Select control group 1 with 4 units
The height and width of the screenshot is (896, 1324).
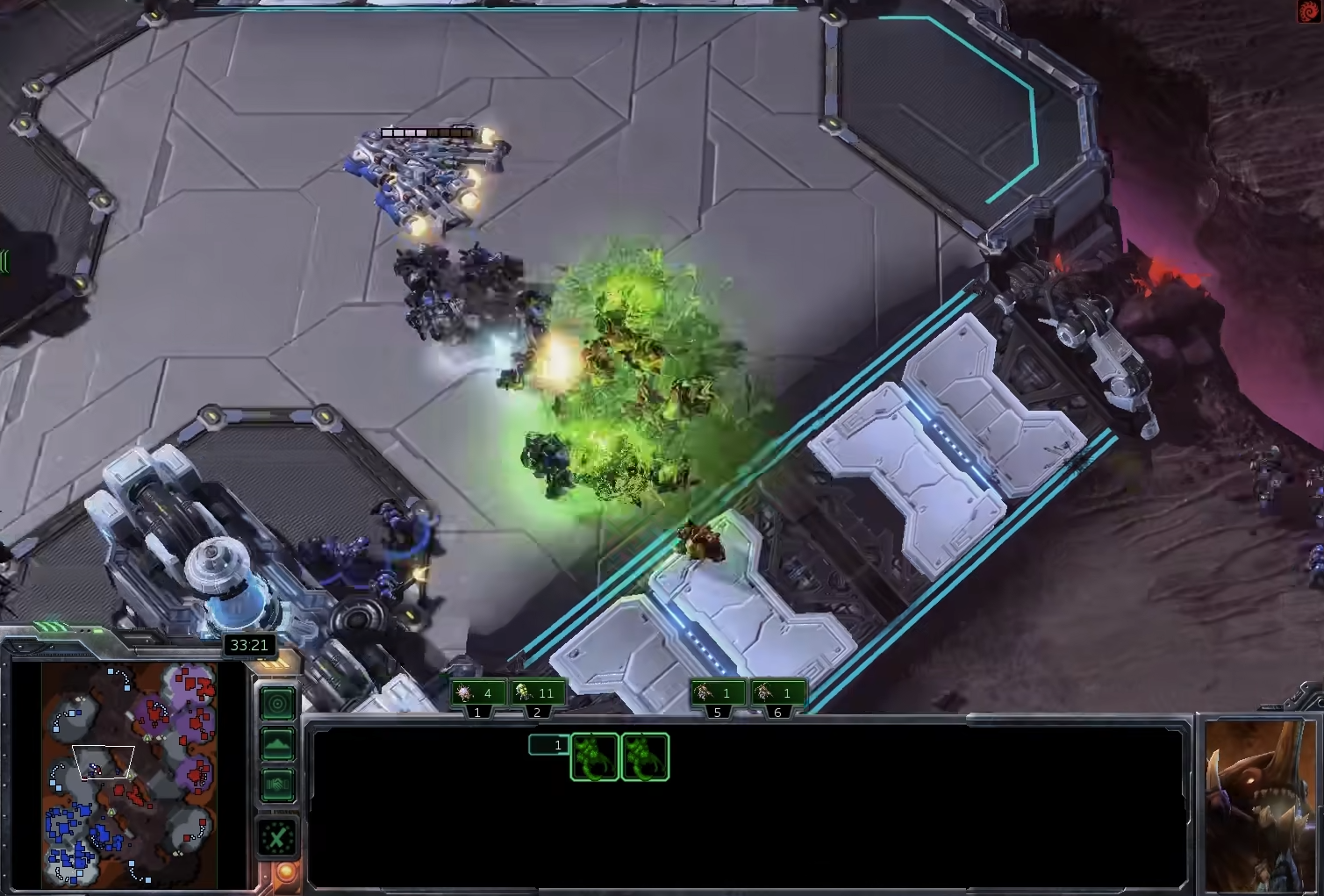[x=476, y=693]
